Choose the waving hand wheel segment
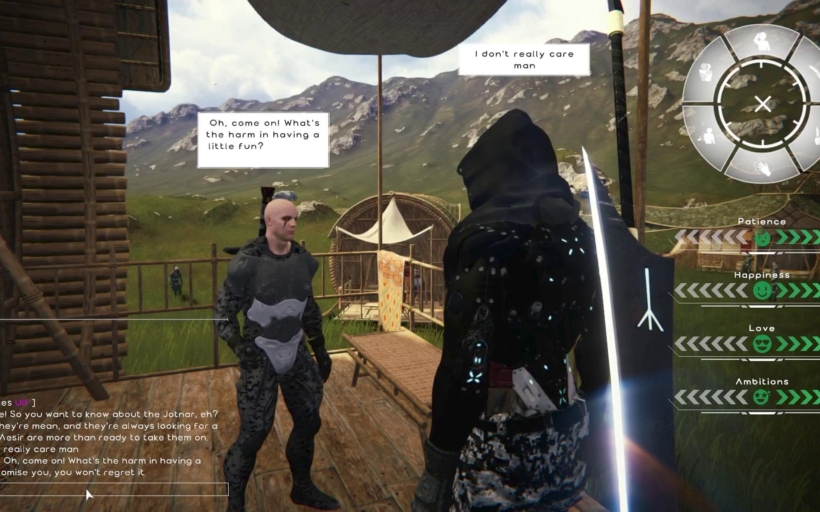This screenshot has width=820, height=512. point(763,165)
